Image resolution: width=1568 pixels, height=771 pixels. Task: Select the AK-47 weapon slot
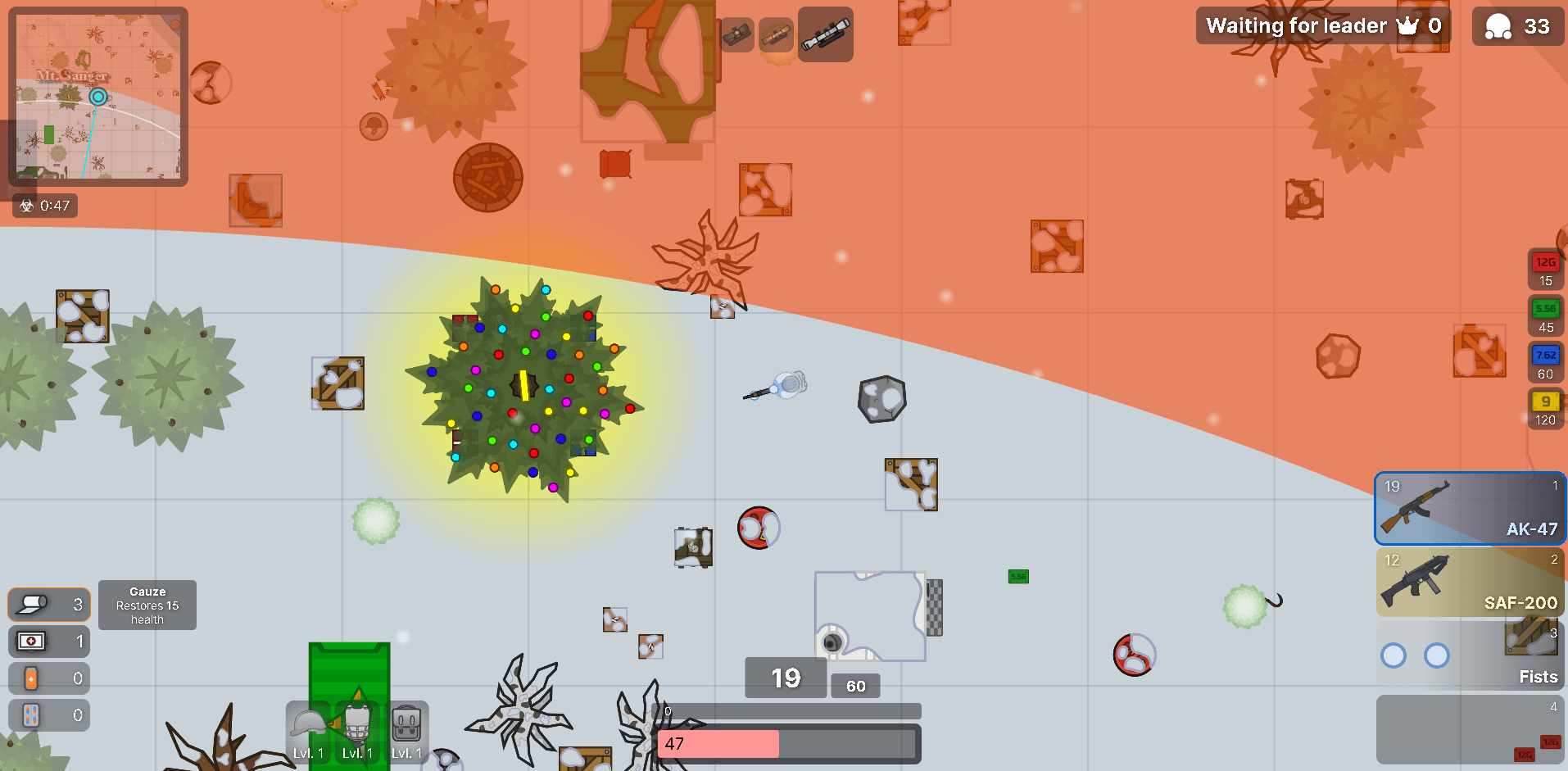pos(1469,508)
